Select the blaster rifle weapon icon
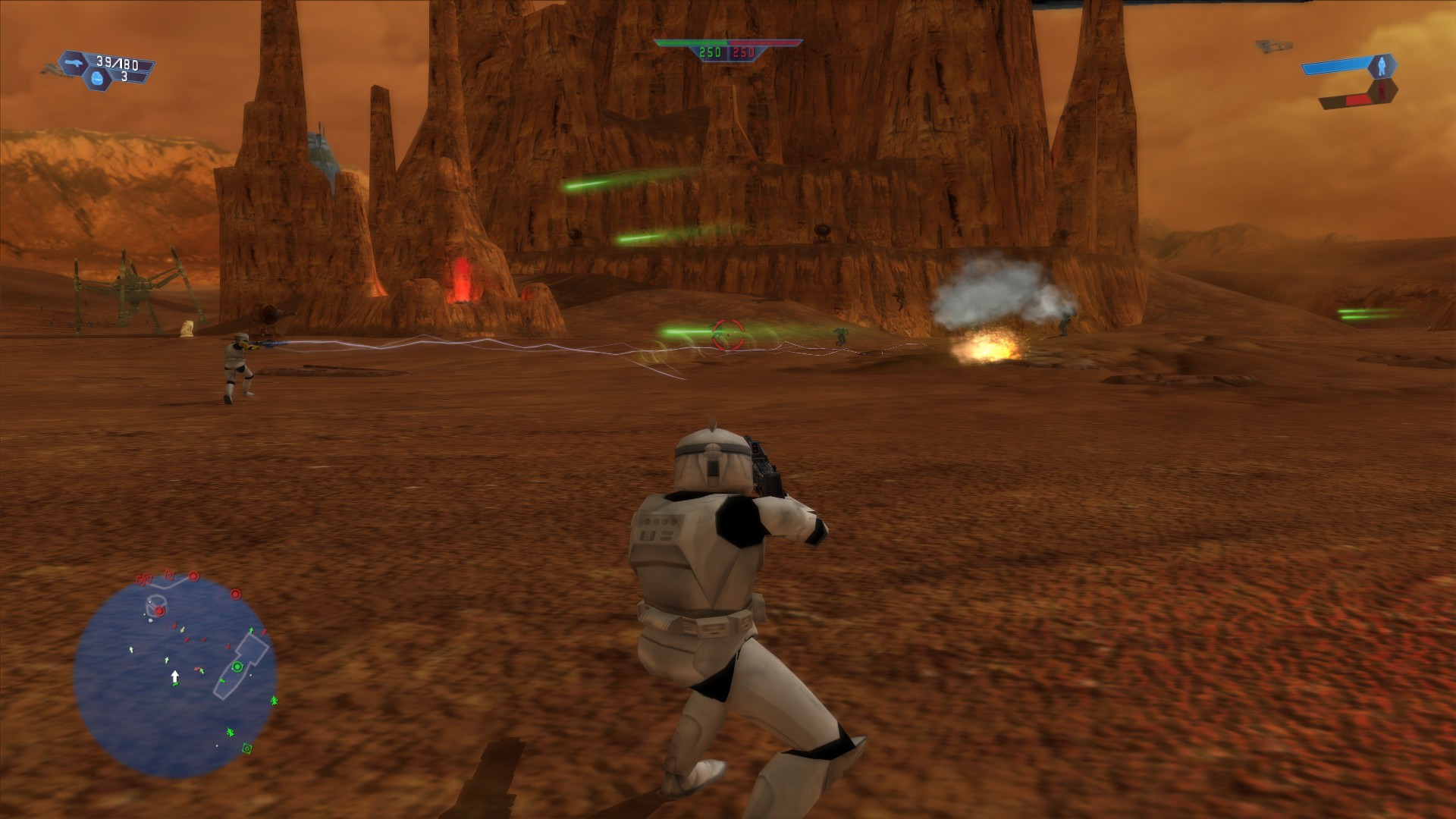Screen dimensions: 1456x819 (x=74, y=63)
